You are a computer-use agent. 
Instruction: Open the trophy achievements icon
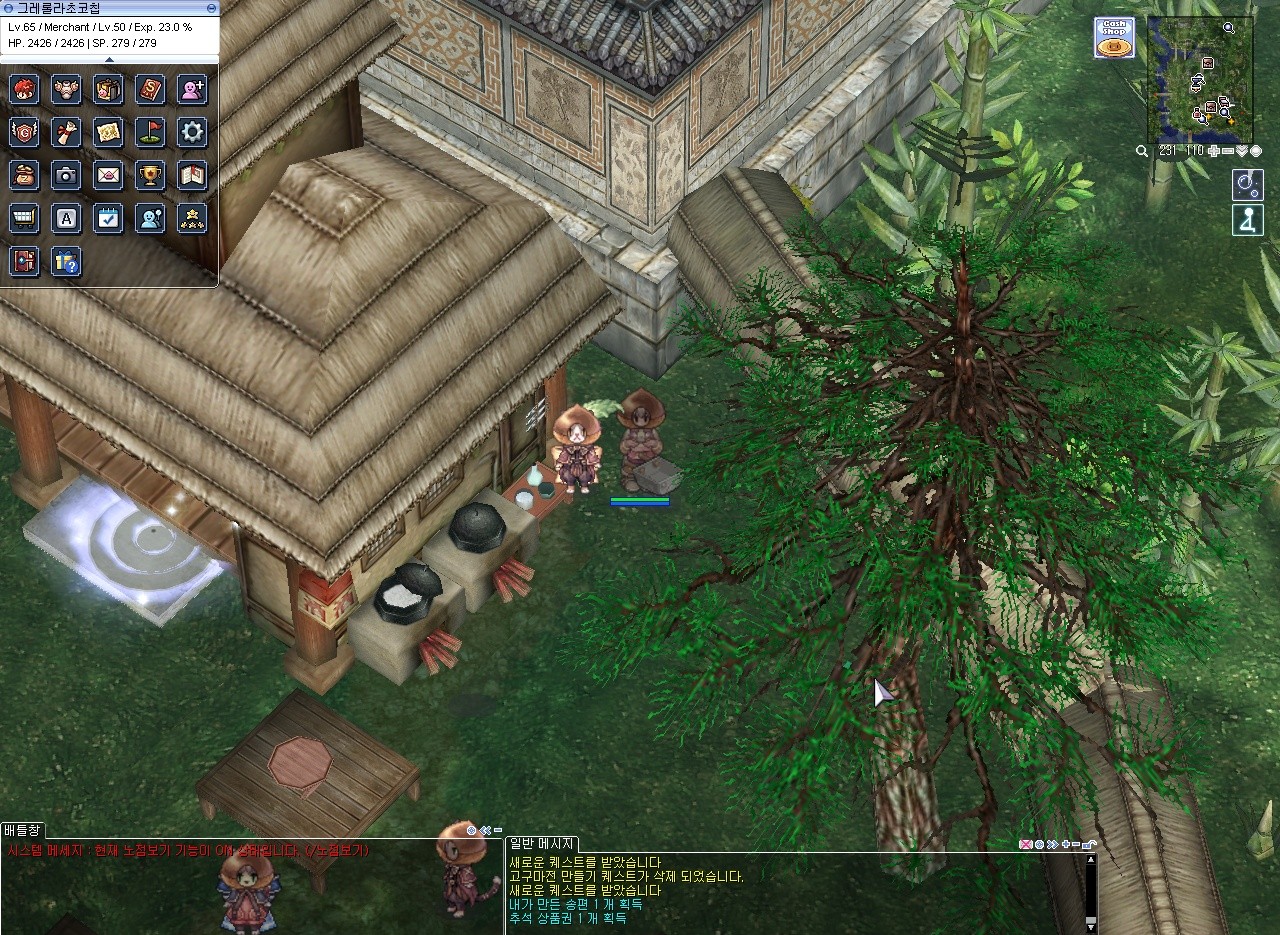click(150, 175)
